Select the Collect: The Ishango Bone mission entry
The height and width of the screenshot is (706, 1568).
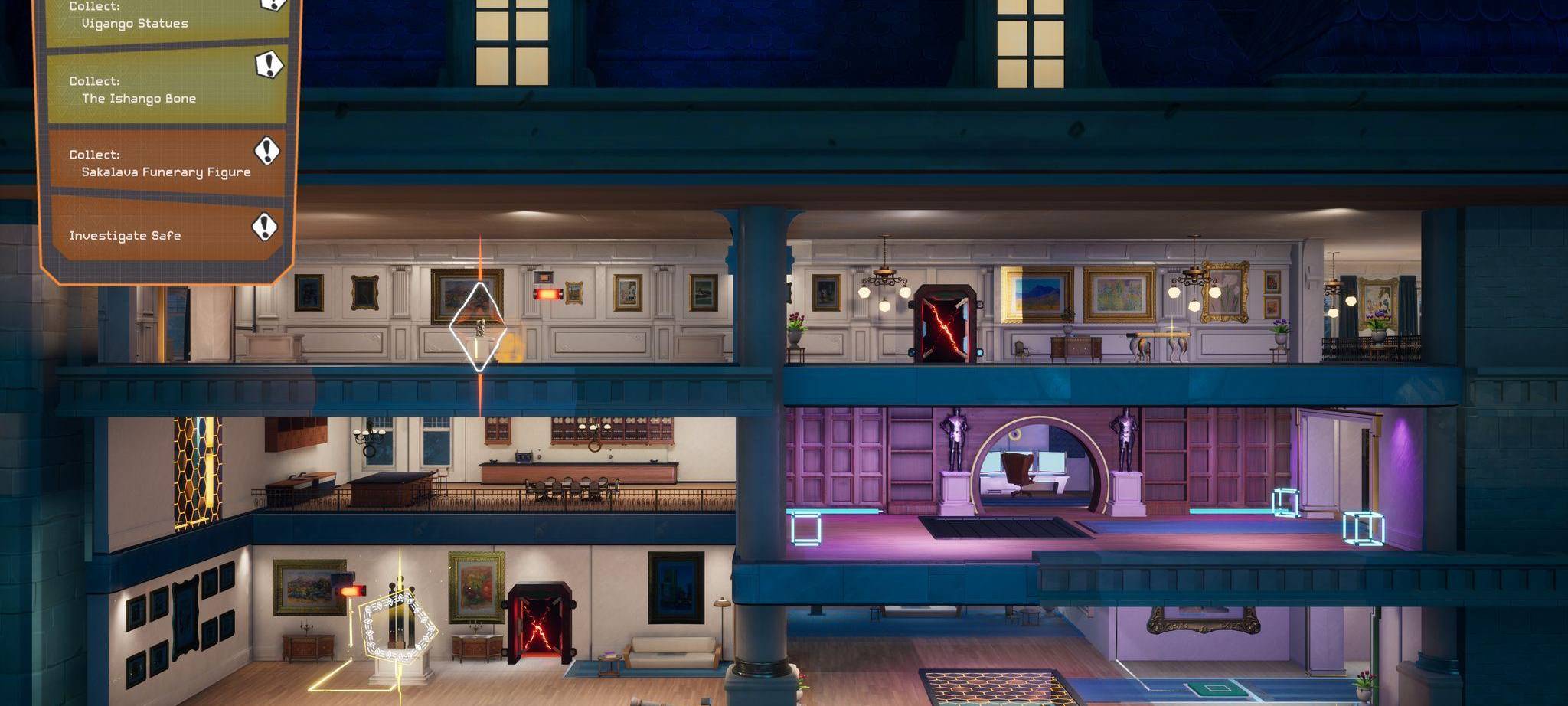click(x=138, y=88)
